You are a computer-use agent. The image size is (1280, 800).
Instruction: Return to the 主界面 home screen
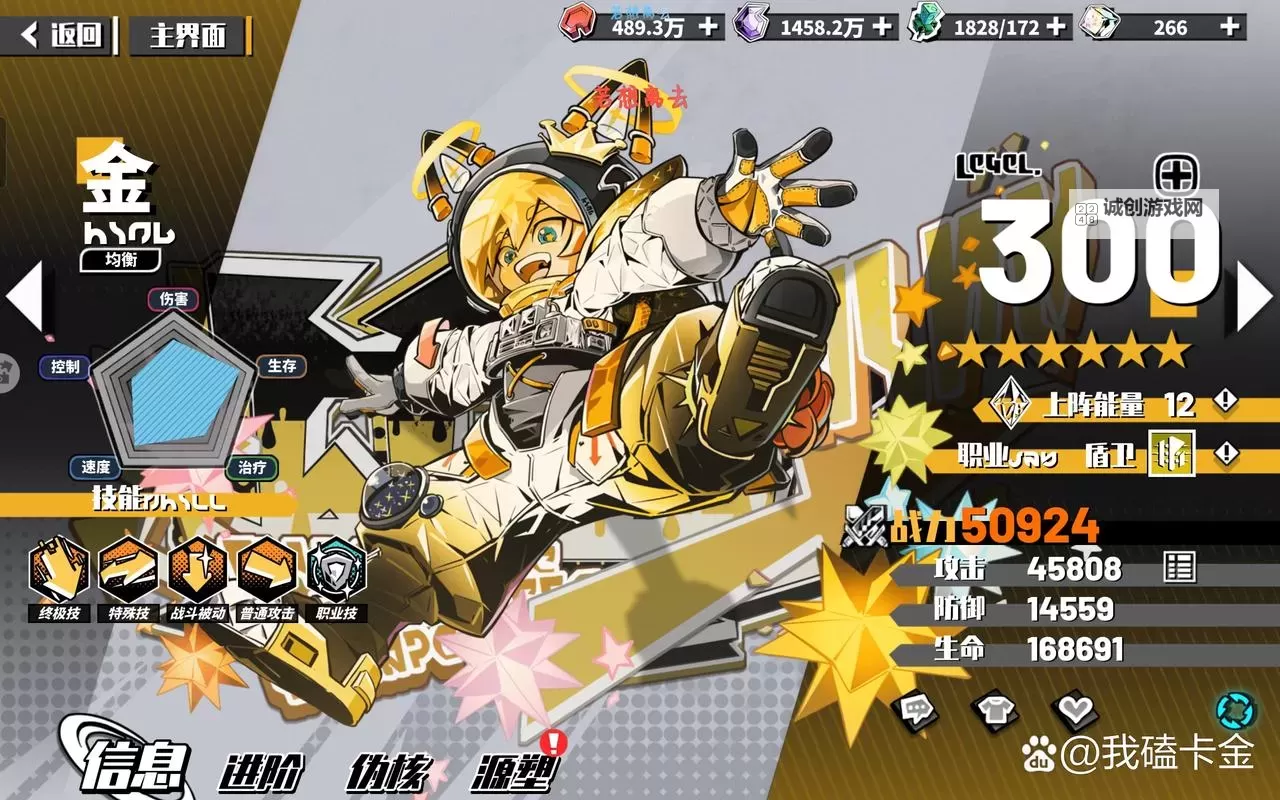[188, 36]
